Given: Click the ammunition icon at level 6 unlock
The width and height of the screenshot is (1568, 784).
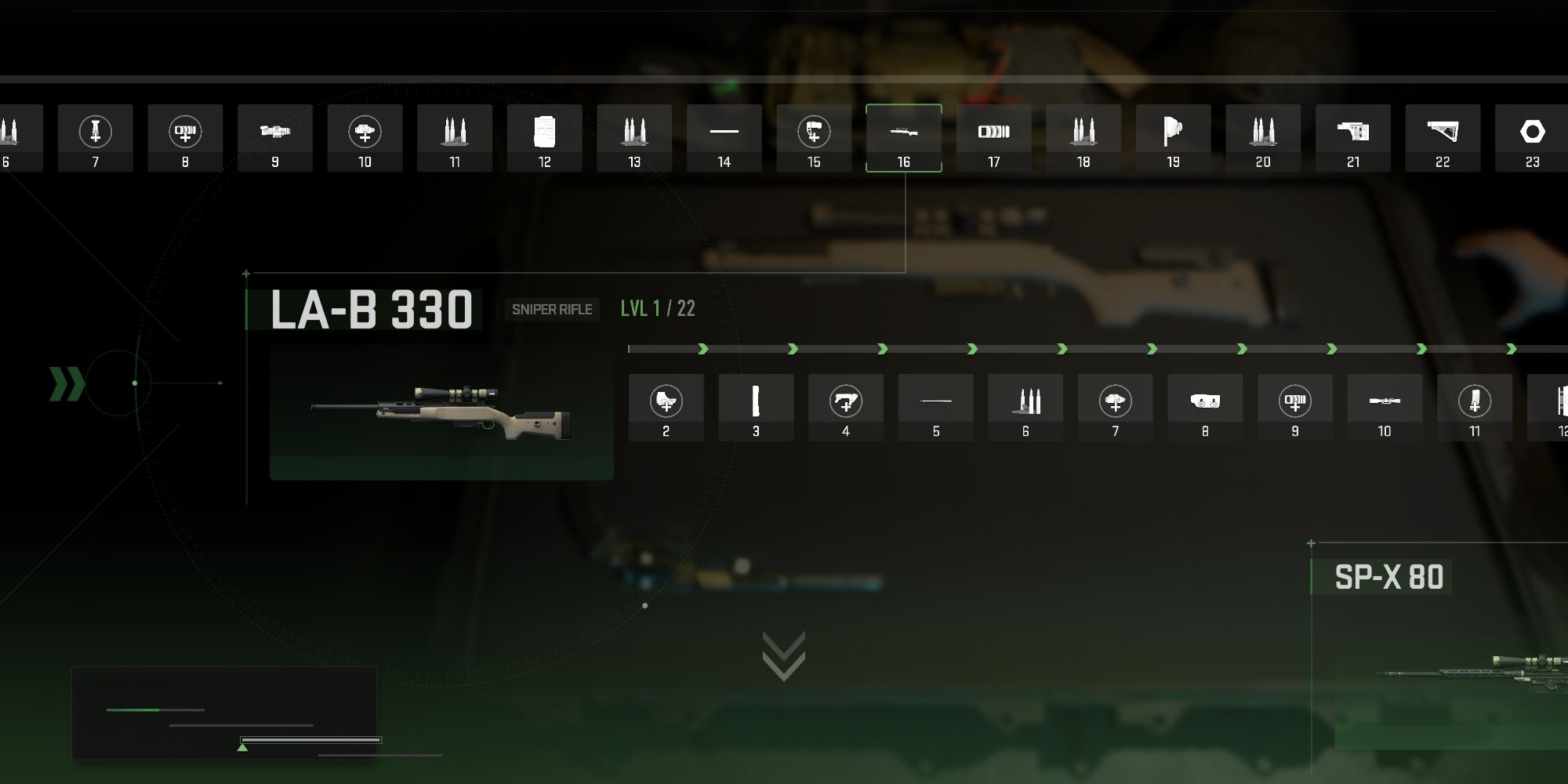Looking at the screenshot, I should pos(1025,401).
